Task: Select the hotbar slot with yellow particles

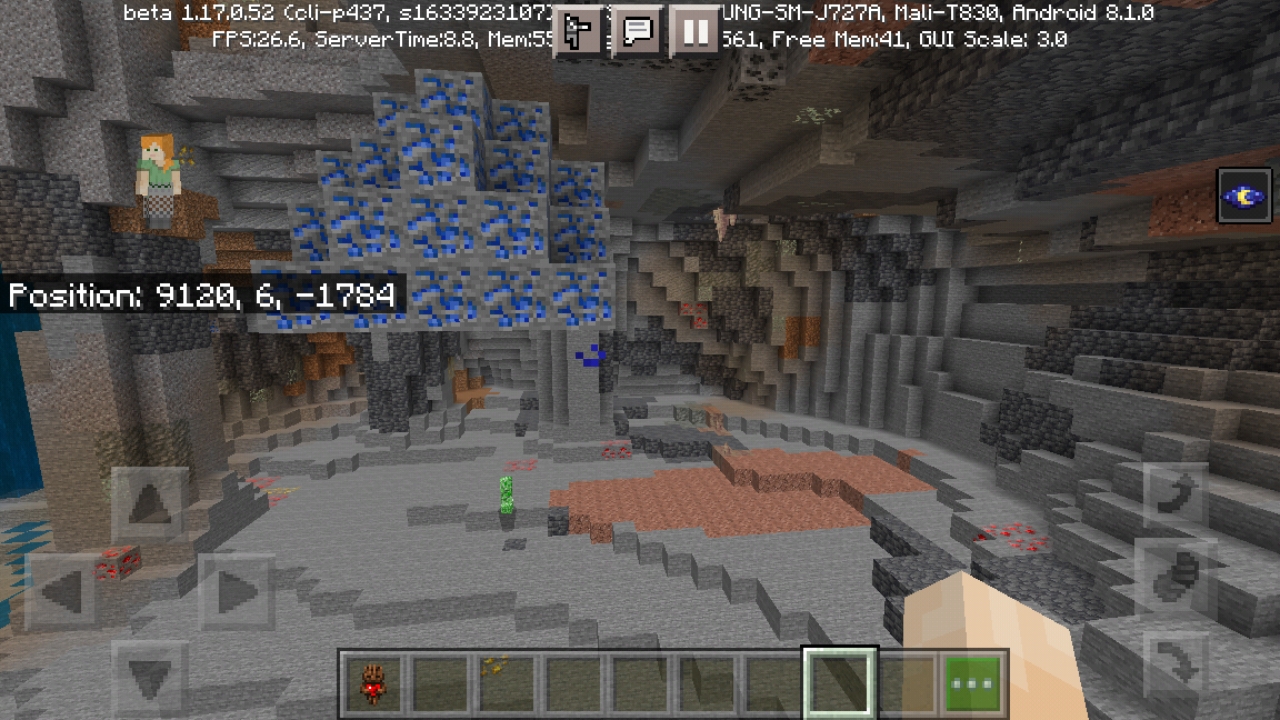Action: coord(496,685)
